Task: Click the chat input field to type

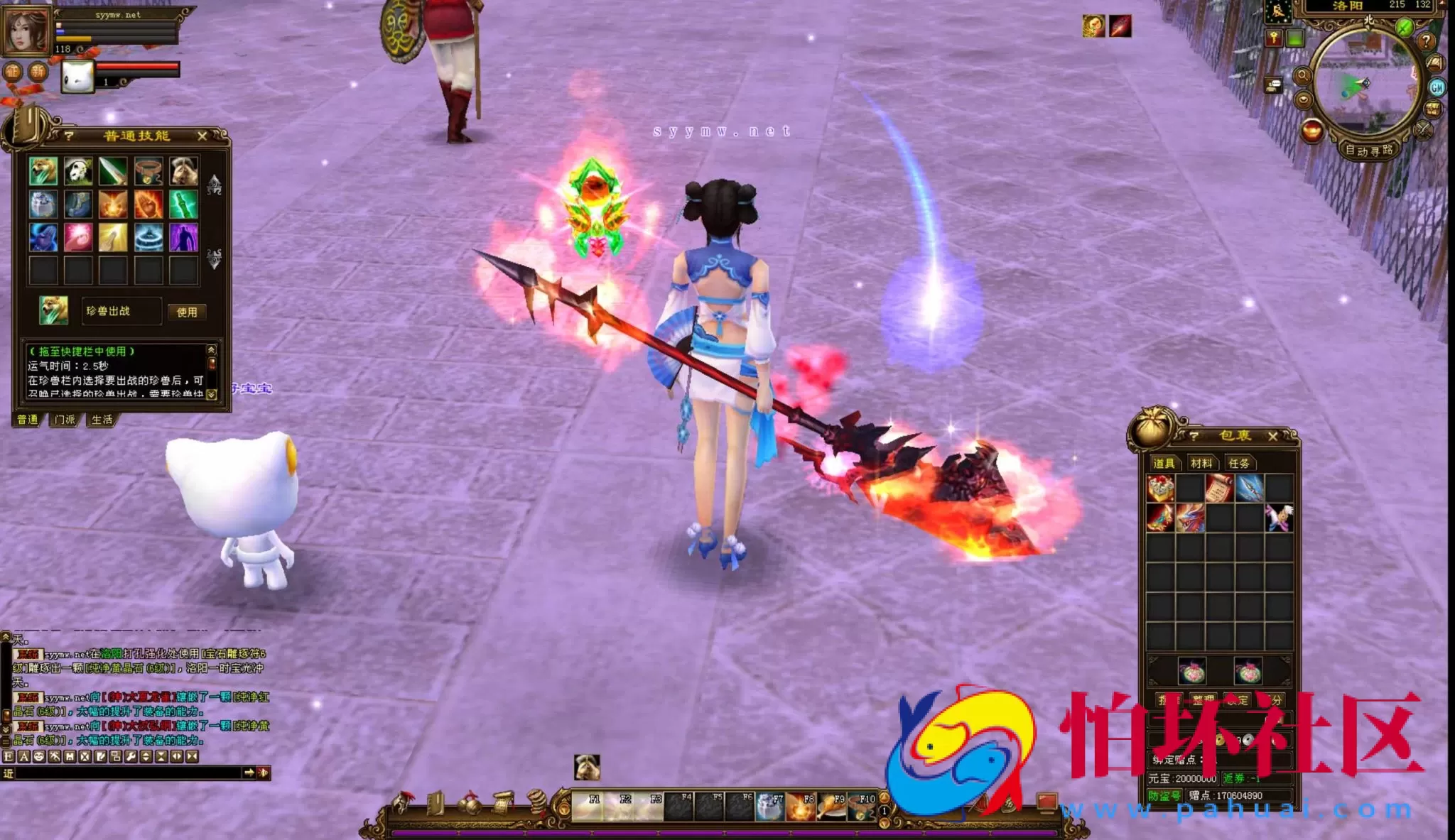Action: point(128,773)
